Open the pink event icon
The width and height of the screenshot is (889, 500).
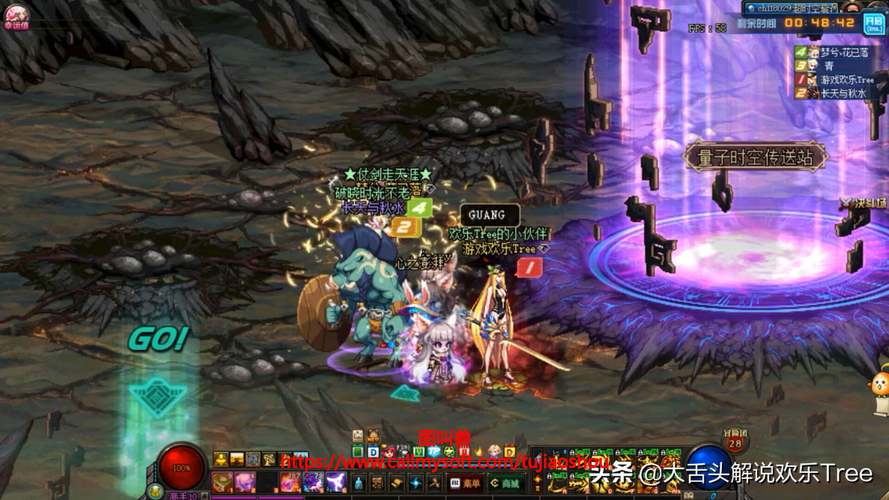click(15, 17)
